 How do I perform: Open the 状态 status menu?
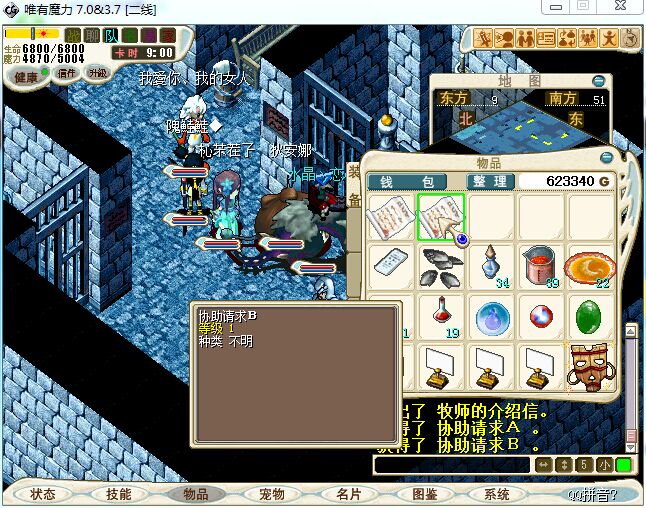[43, 494]
